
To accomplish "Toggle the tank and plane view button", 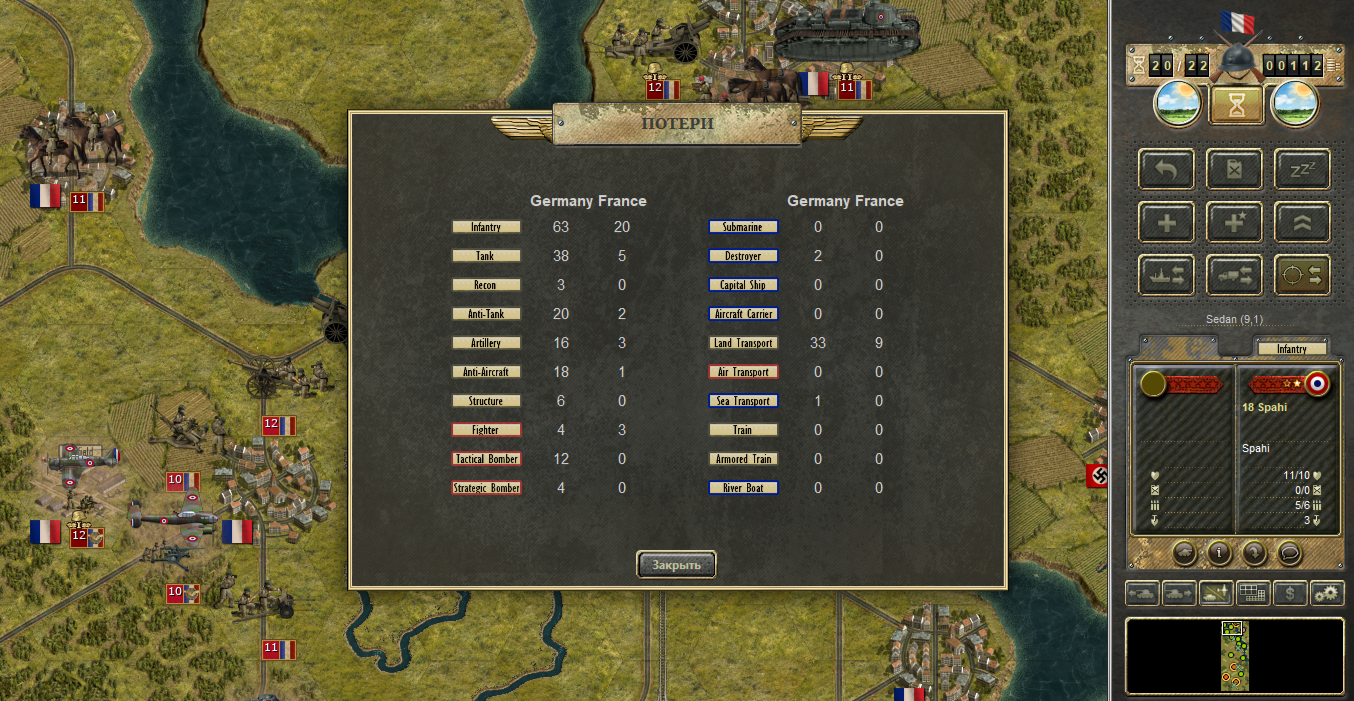I will (x=1217, y=593).
